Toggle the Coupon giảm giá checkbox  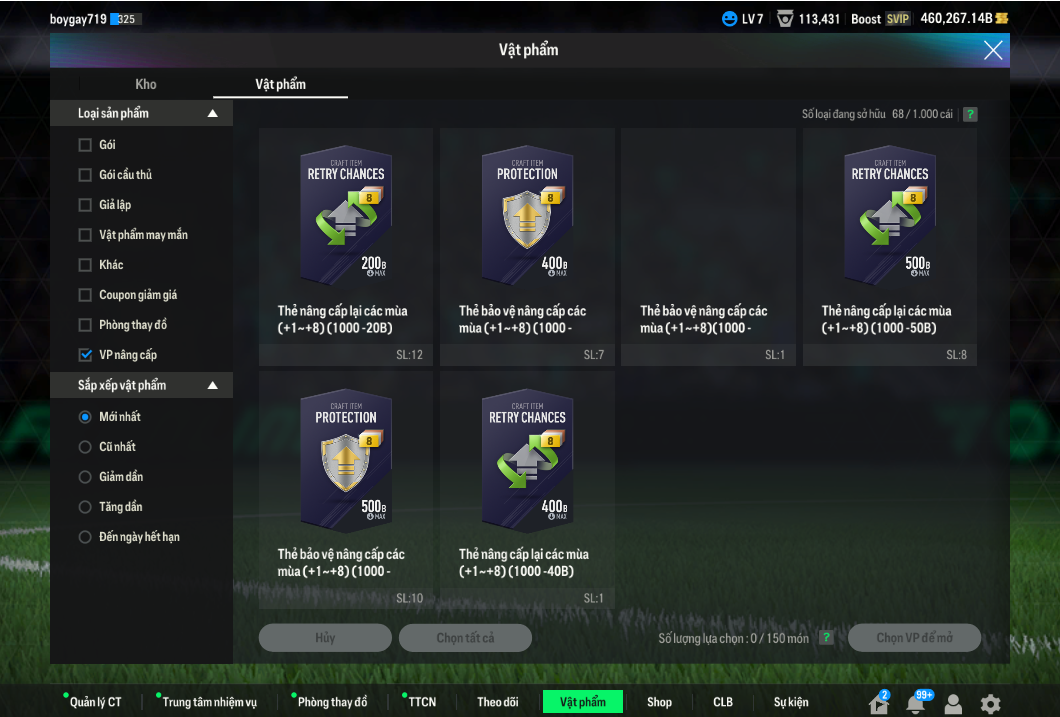(85, 295)
